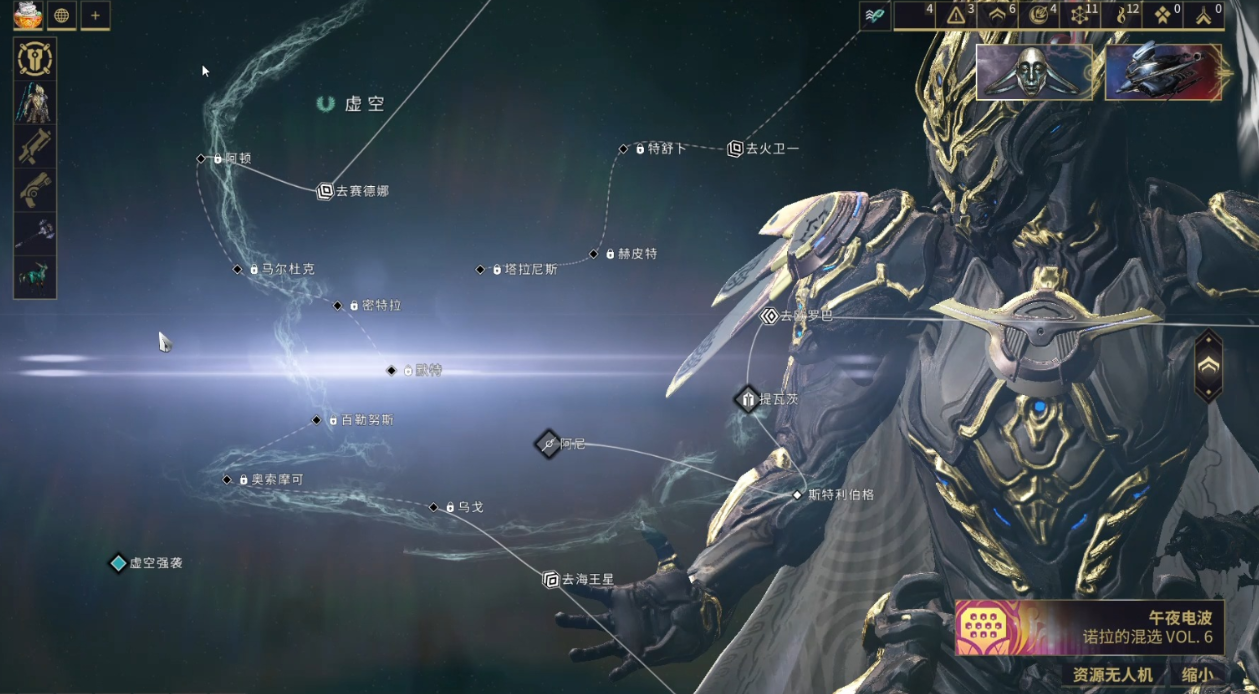Screen dimensions: 1259x694
Task: Travel via the 去火卫一 junction node
Action: tap(735, 149)
